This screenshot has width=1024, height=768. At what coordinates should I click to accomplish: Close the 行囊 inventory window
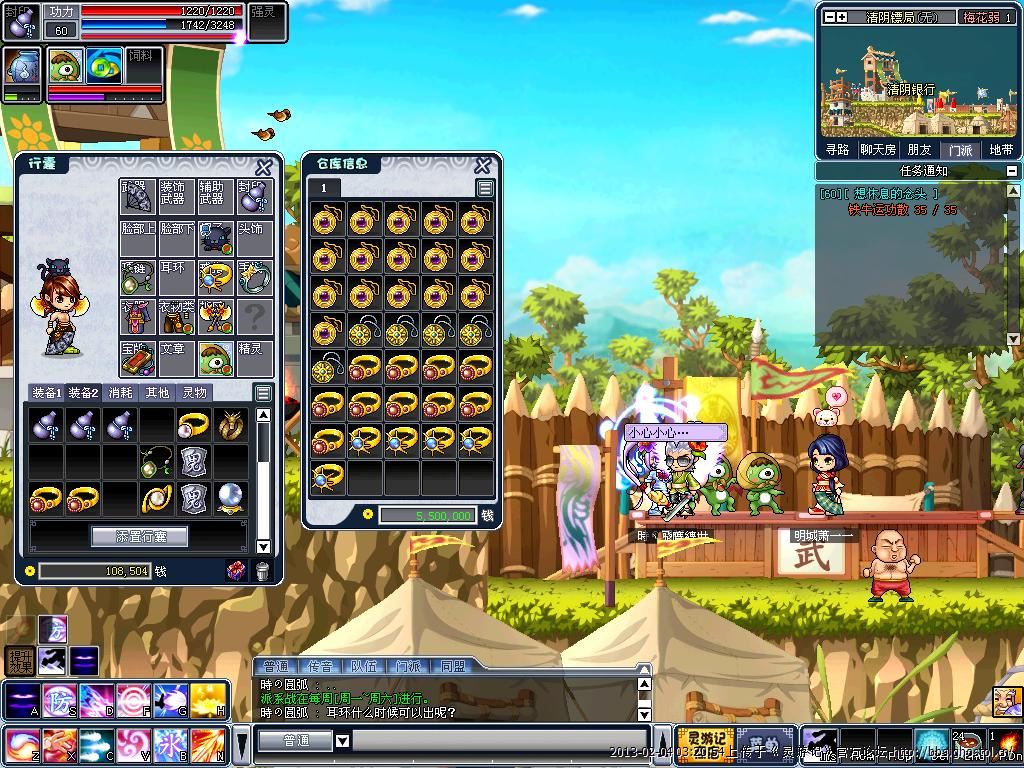click(x=264, y=167)
